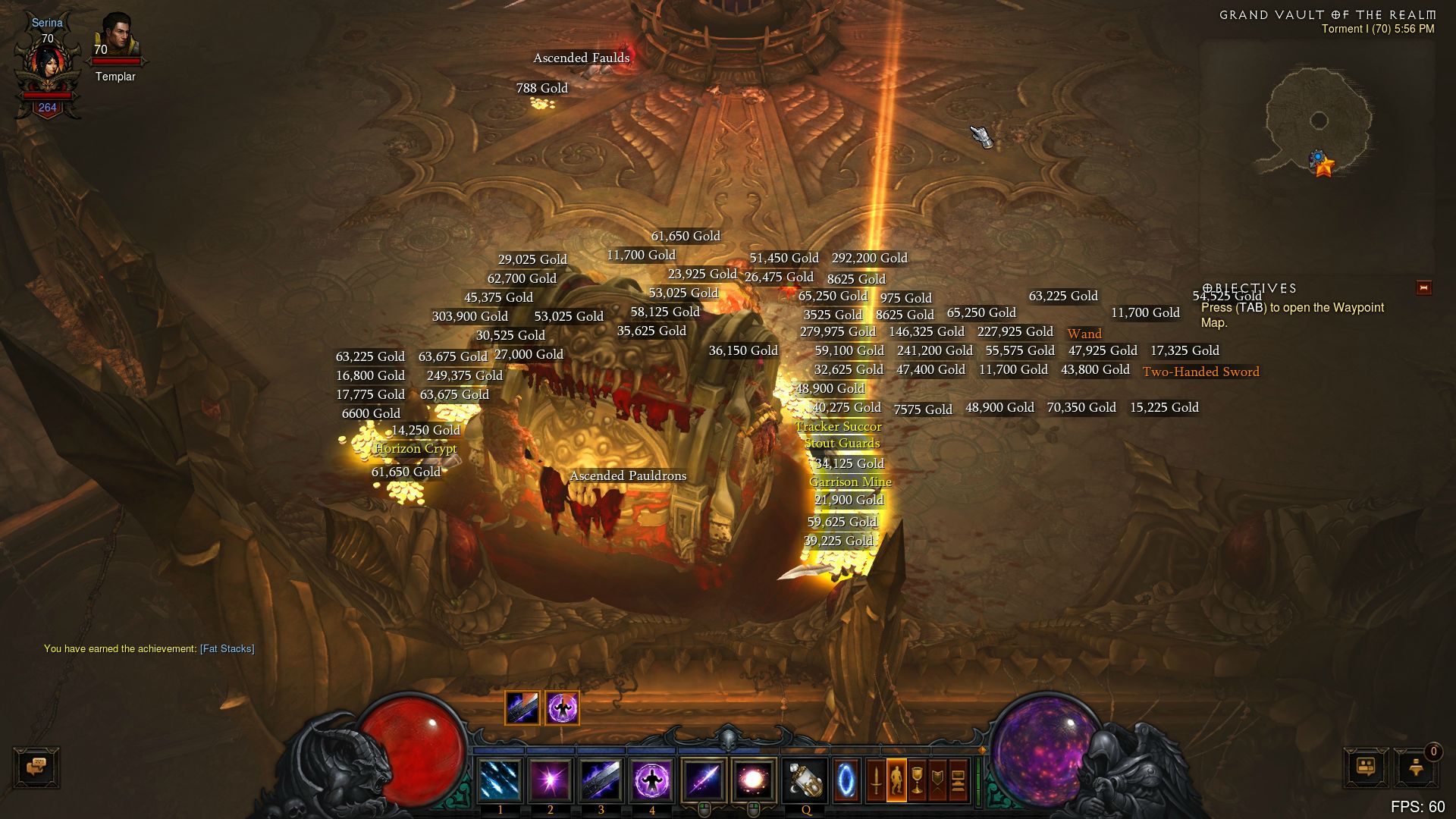
Task: Click the minimap
Action: point(1318,121)
